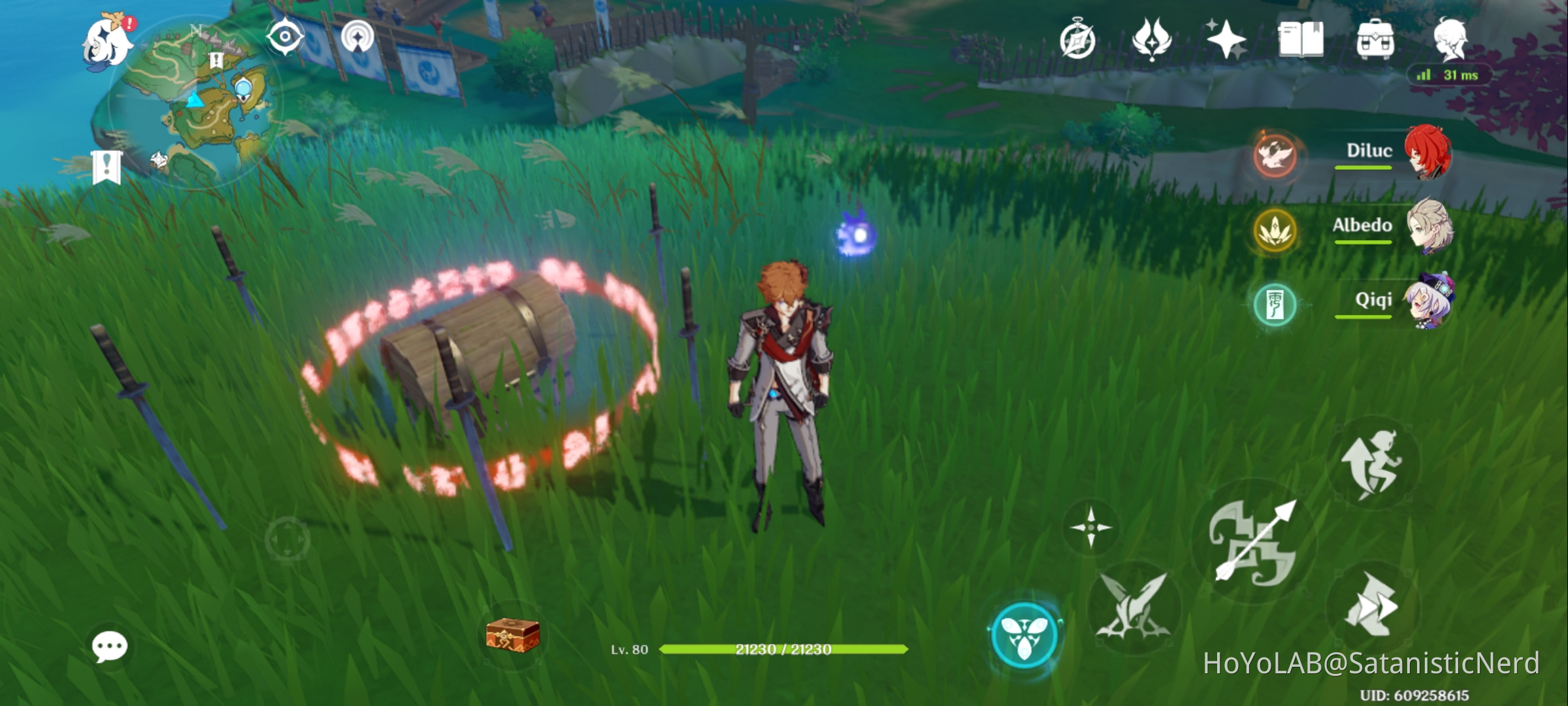Open the Battle Pass wings icon
This screenshot has height=706, width=1568.
(x=1152, y=39)
